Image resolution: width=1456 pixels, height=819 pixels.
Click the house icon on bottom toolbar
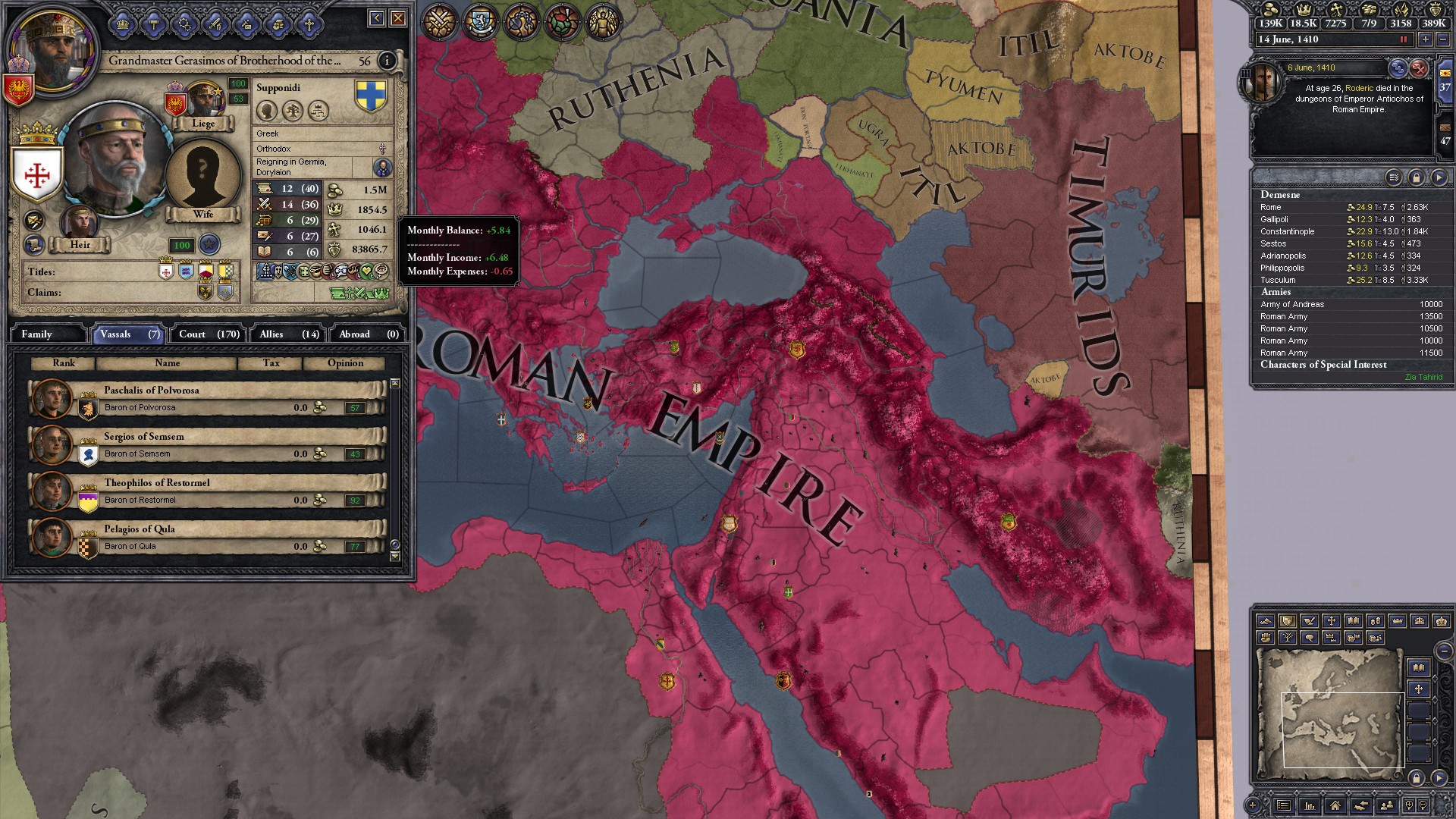coord(1335,805)
